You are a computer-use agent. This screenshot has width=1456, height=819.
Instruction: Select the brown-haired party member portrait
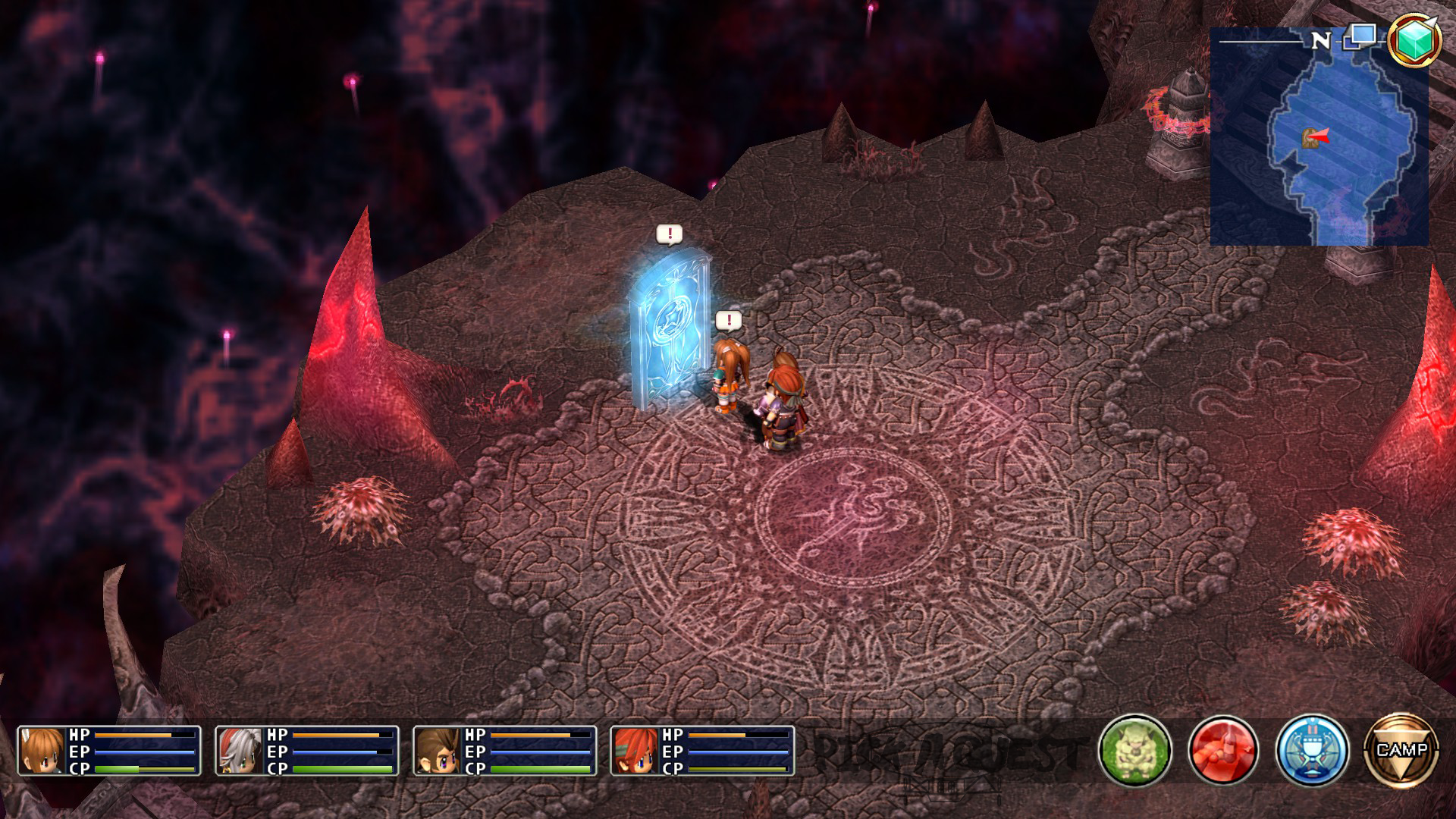point(438,751)
